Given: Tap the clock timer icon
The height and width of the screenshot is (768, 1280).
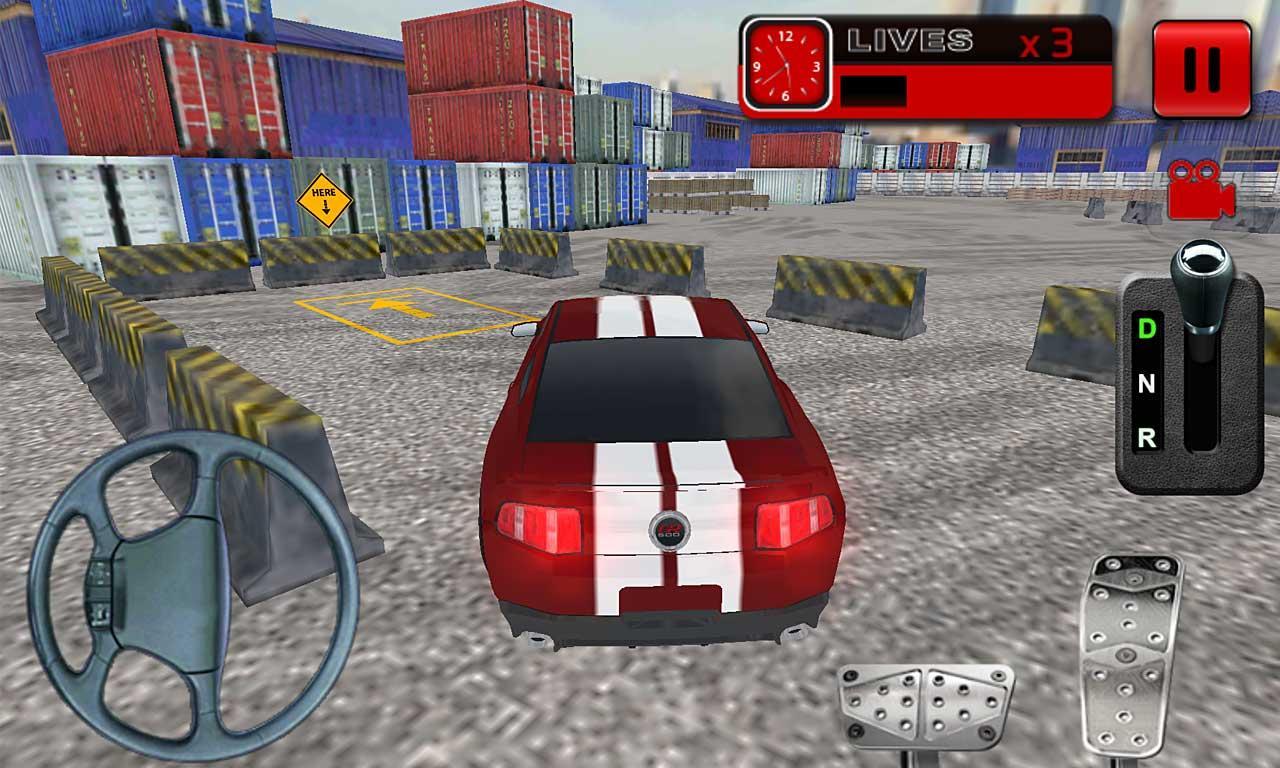Looking at the screenshot, I should pos(786,62).
